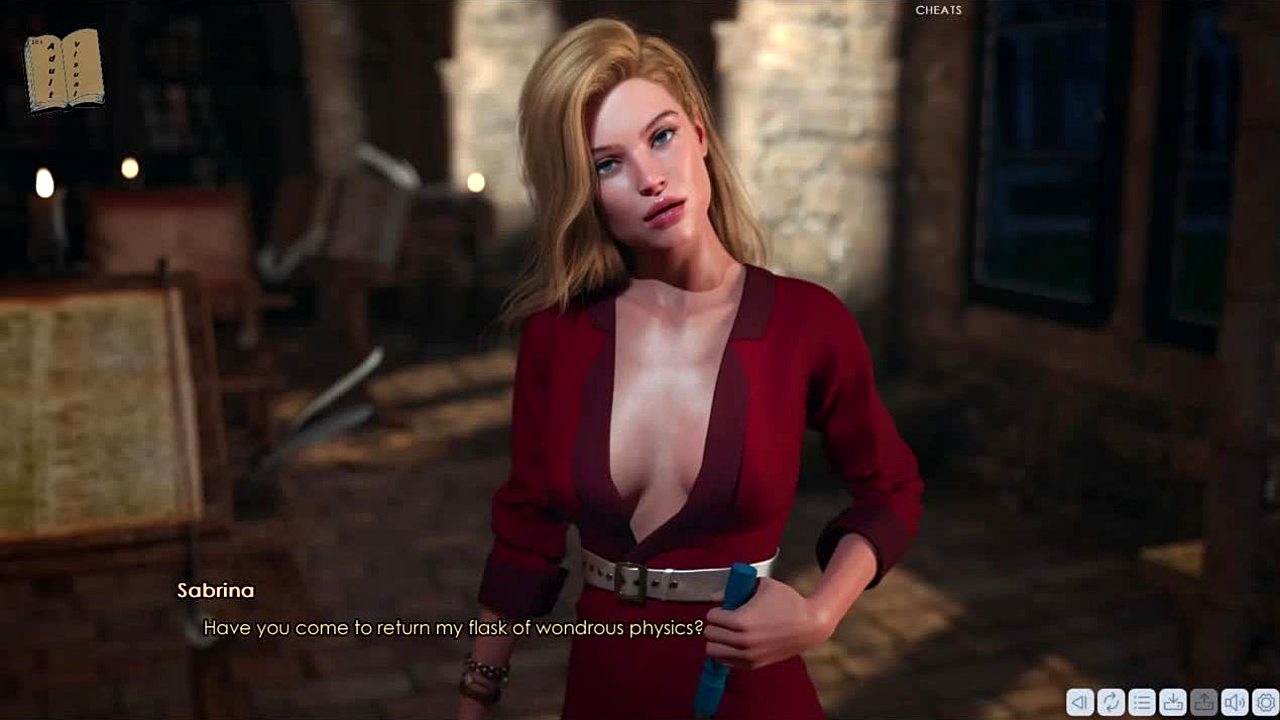Open the dialogue history list button
The image size is (1280, 720).
[x=1141, y=703]
